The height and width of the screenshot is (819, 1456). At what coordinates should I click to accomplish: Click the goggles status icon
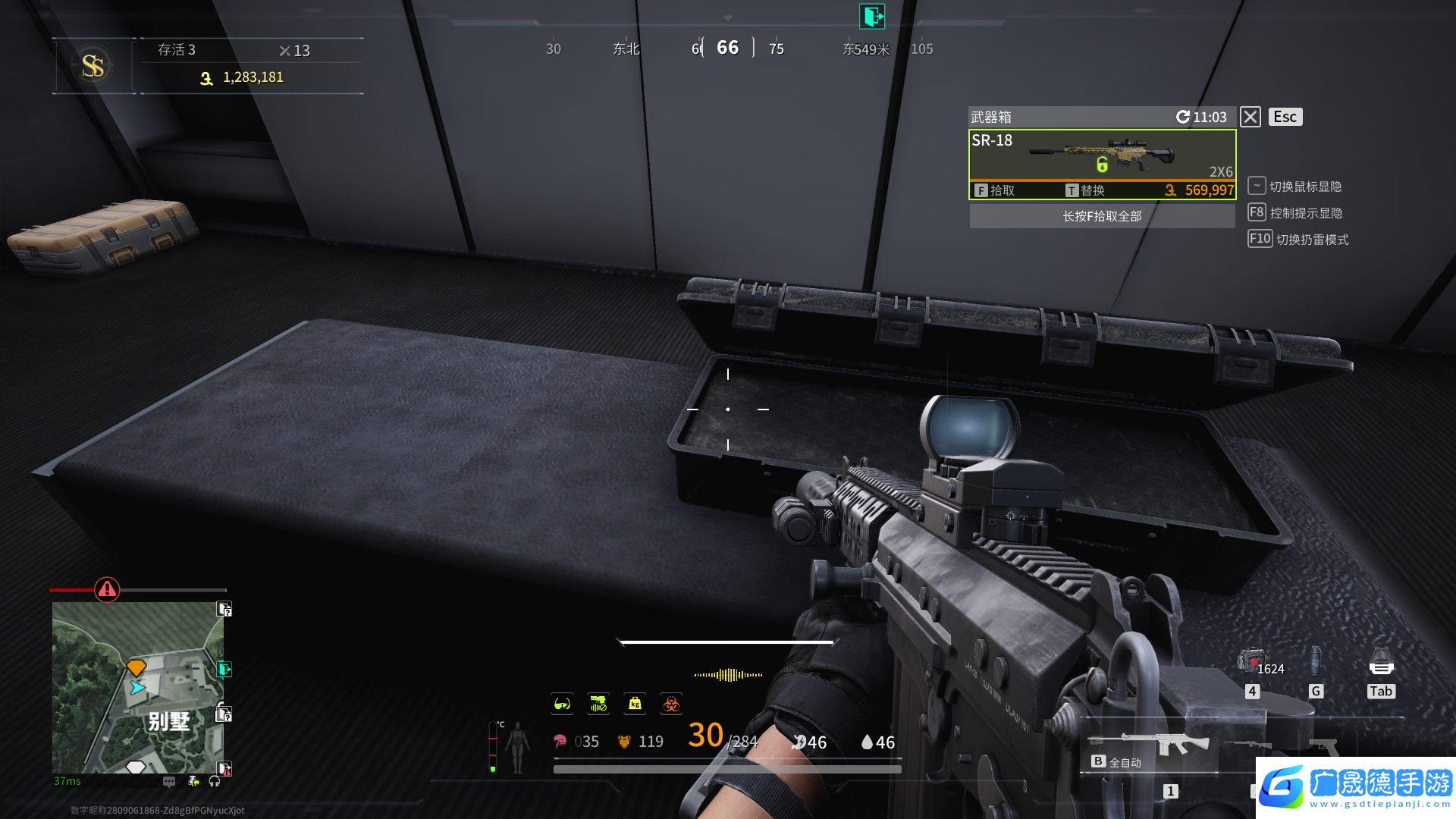(x=562, y=704)
